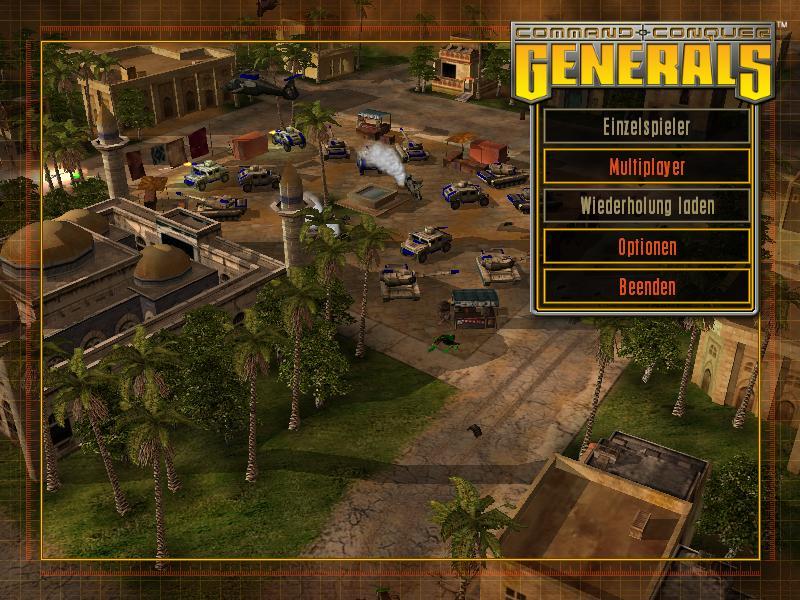This screenshot has width=800, height=600.
Task: Open the Optionen settings
Action: (x=646, y=247)
